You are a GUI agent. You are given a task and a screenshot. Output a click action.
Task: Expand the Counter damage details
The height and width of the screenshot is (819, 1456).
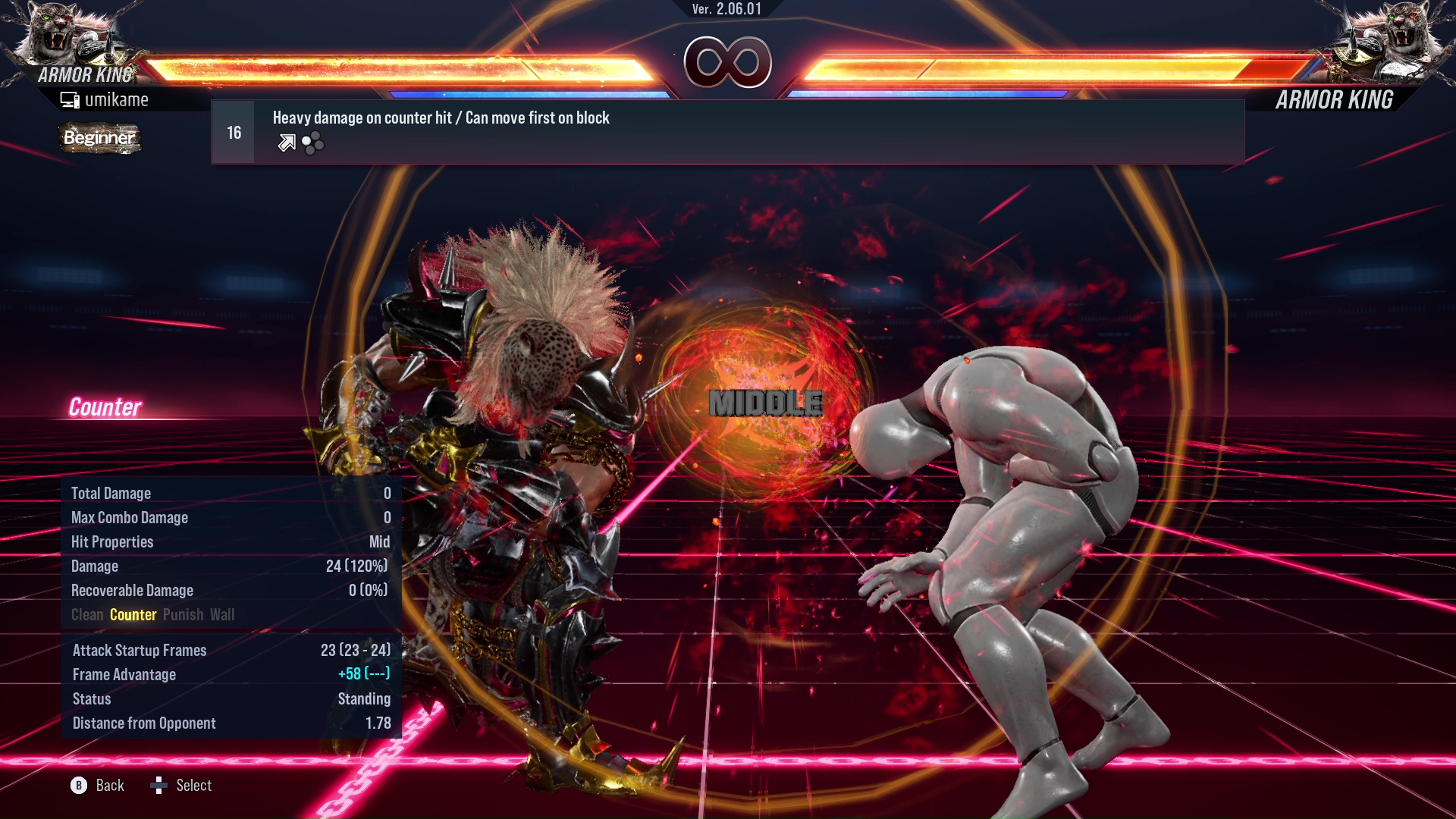click(x=133, y=614)
